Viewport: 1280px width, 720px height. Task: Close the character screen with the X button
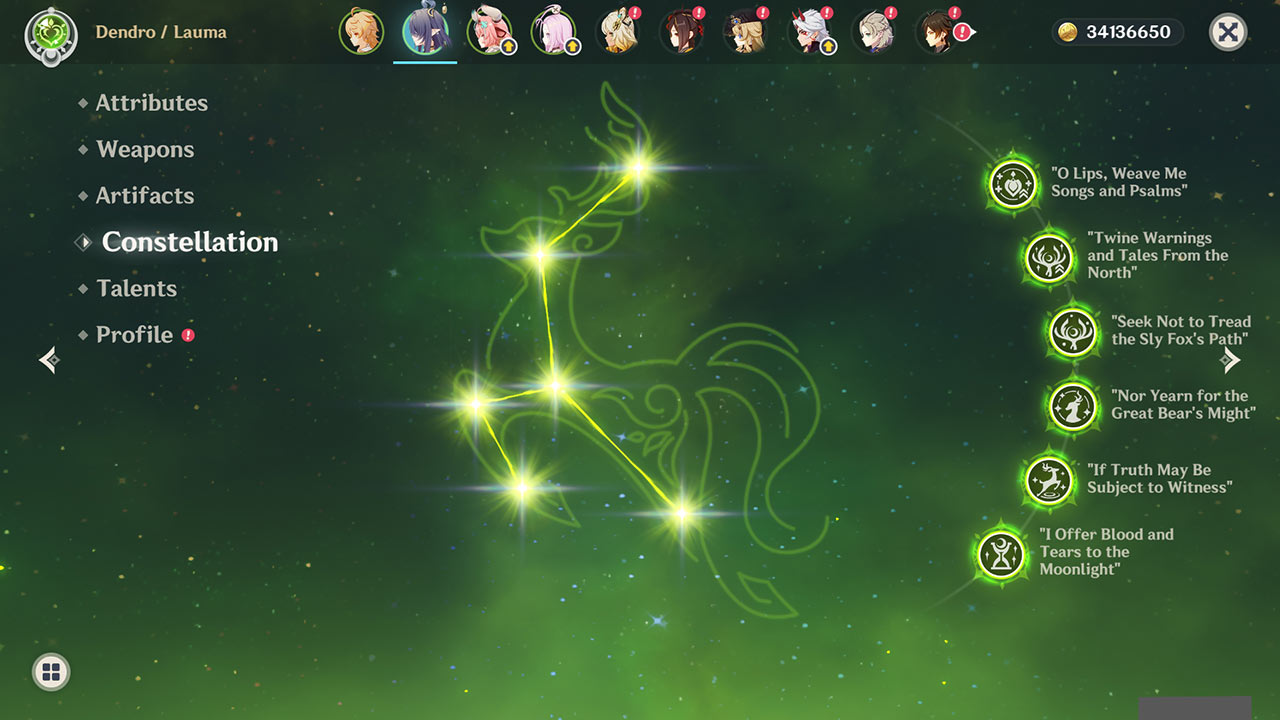[x=1228, y=32]
